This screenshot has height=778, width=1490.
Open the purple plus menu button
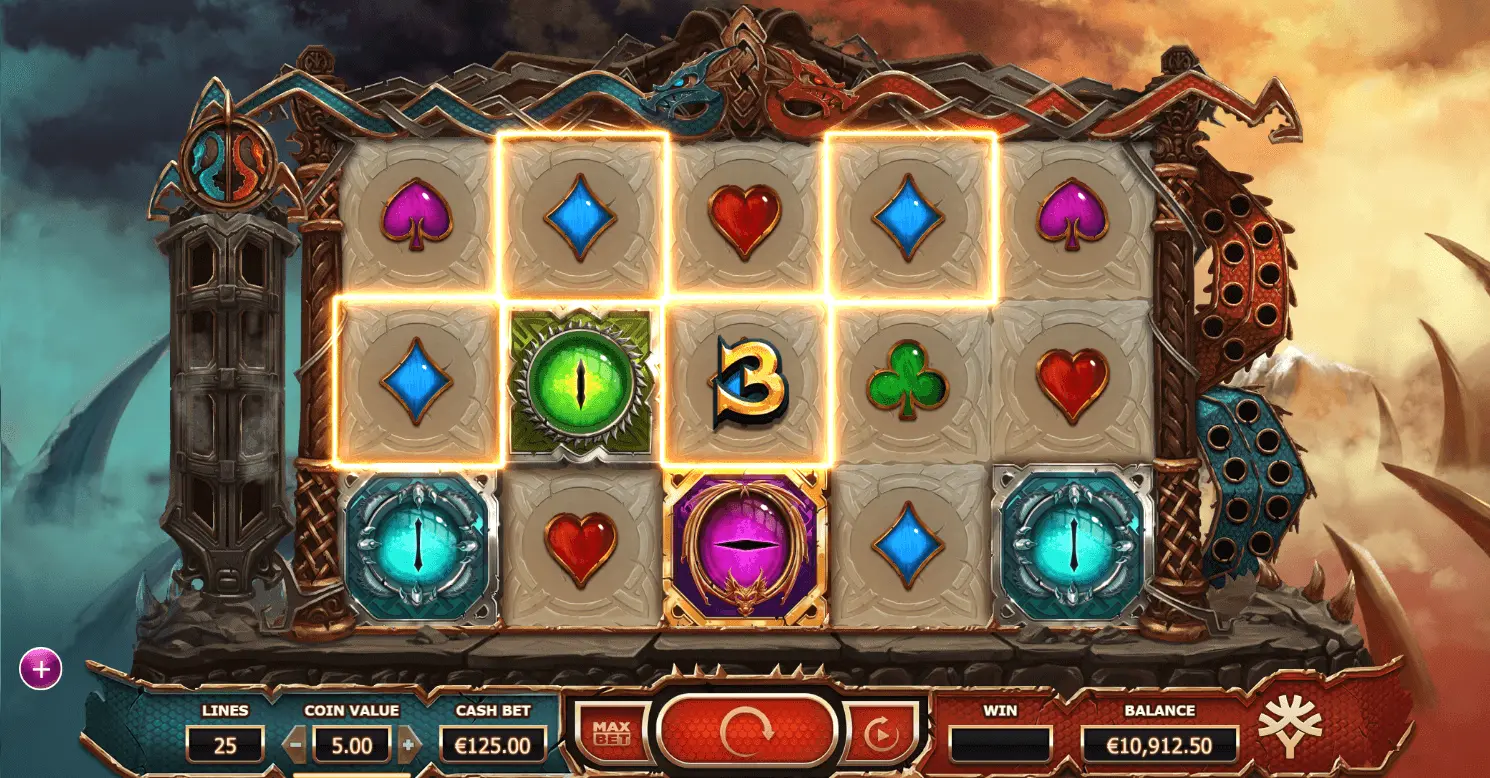[x=41, y=669]
